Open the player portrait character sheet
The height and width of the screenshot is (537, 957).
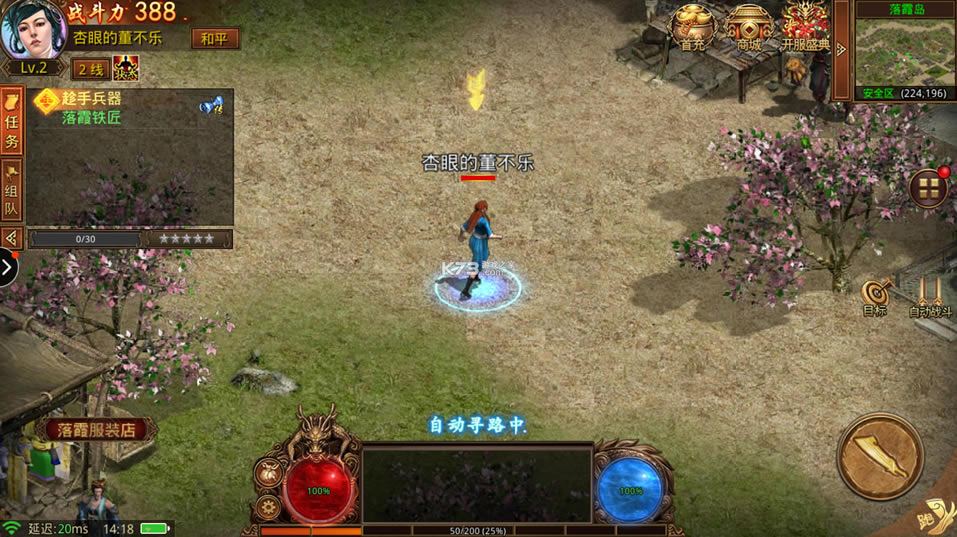click(x=33, y=30)
